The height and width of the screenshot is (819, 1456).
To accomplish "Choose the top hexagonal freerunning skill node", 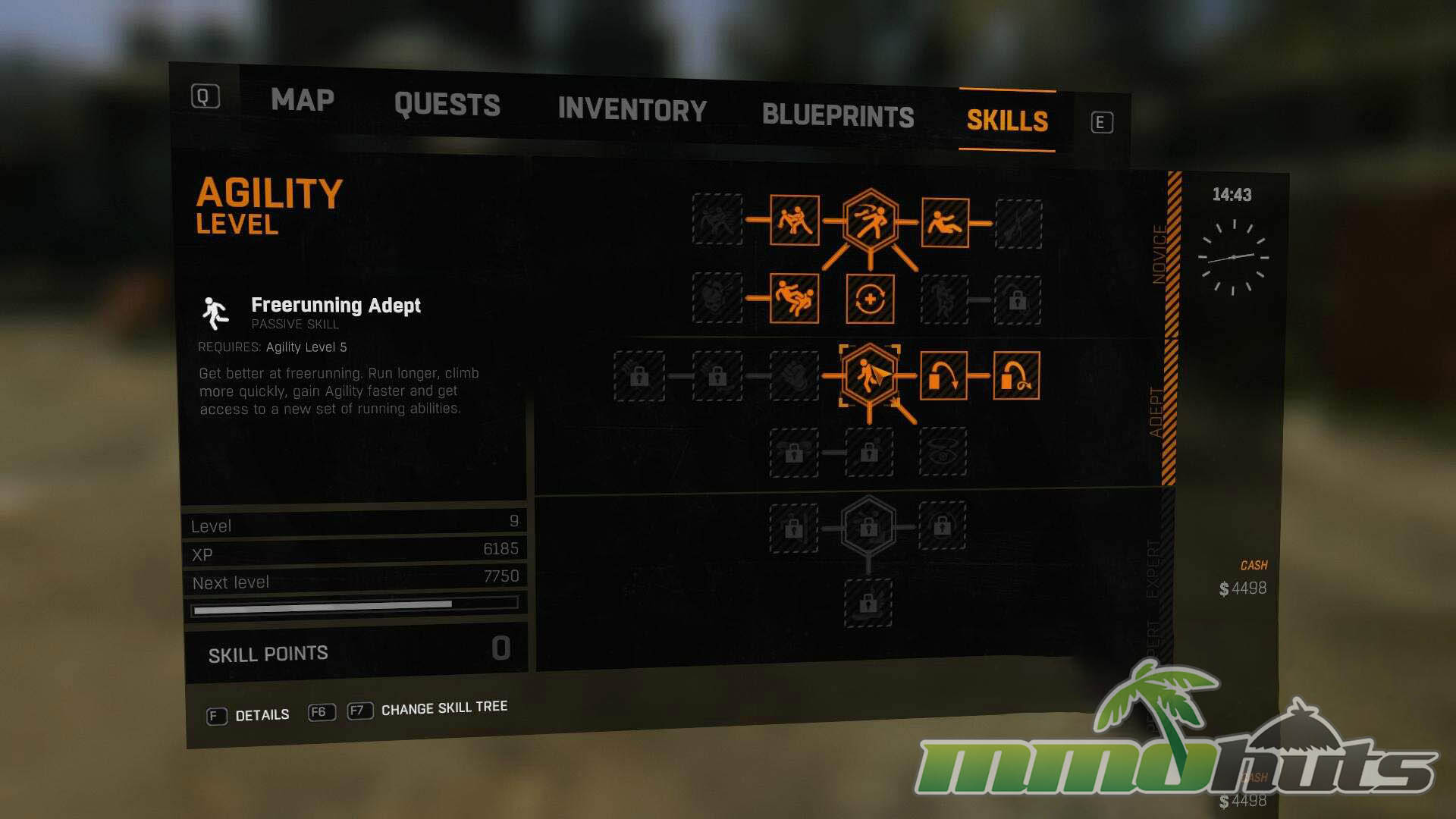I will [871, 221].
